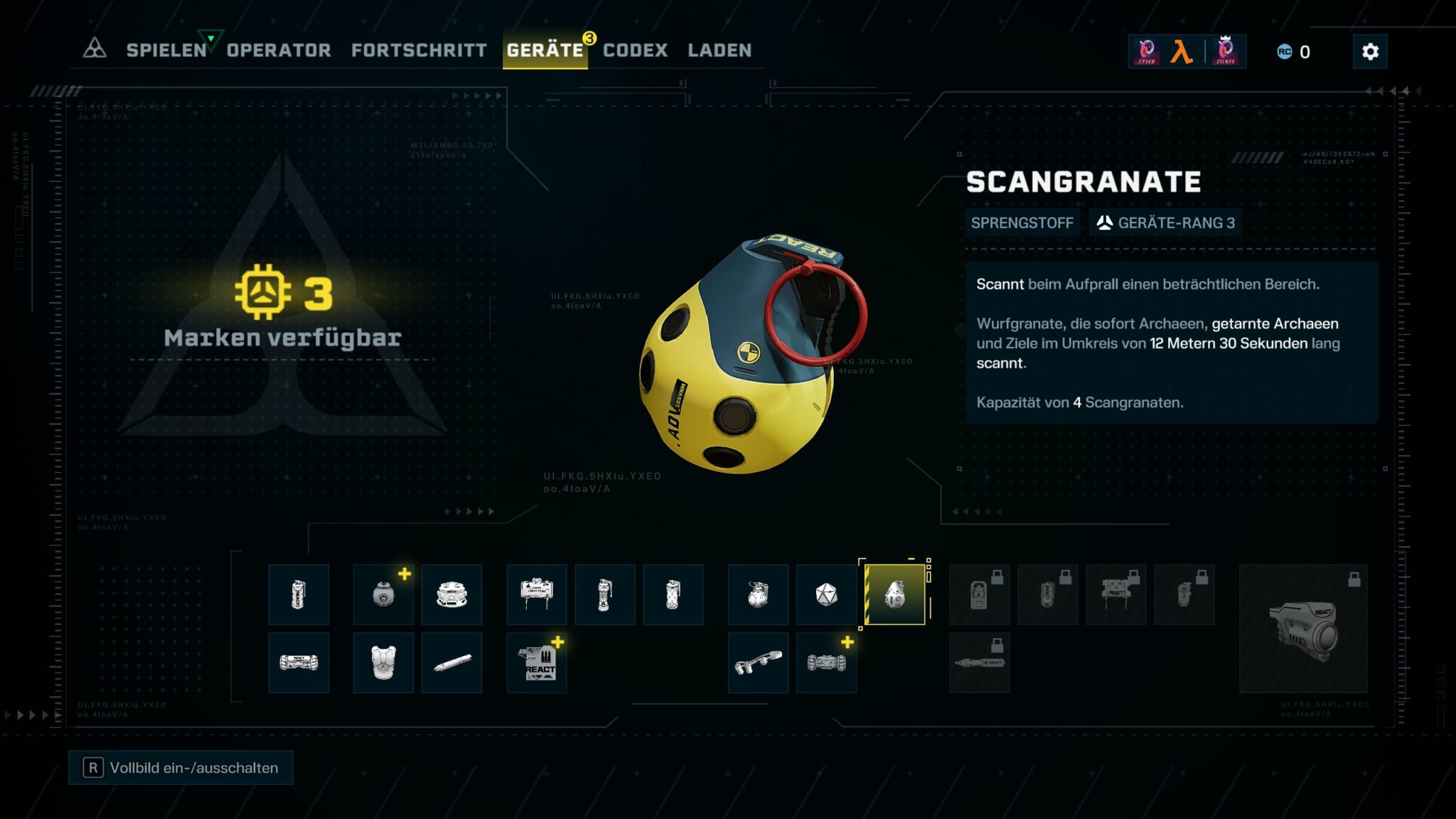Open the Codex tab
The width and height of the screenshot is (1456, 819).
(635, 50)
